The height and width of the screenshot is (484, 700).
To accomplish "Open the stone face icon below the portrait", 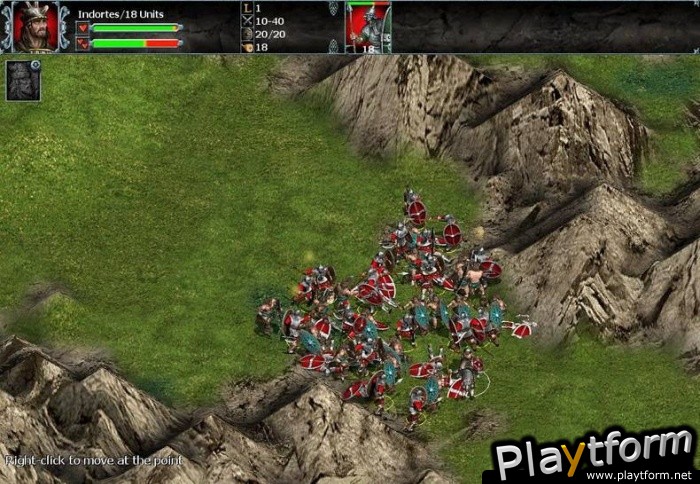I will [22, 81].
